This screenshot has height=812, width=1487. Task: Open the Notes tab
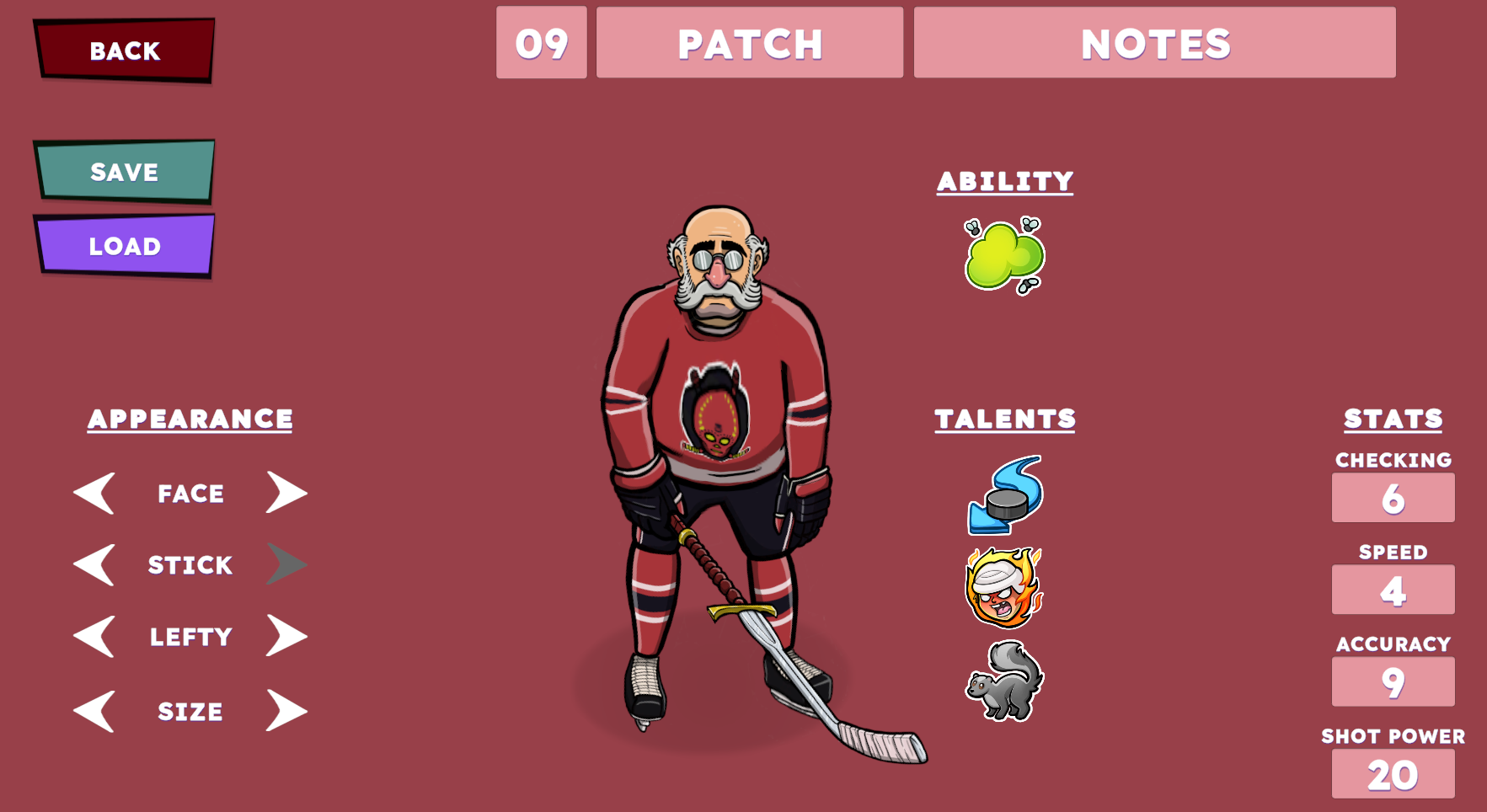coord(1154,43)
